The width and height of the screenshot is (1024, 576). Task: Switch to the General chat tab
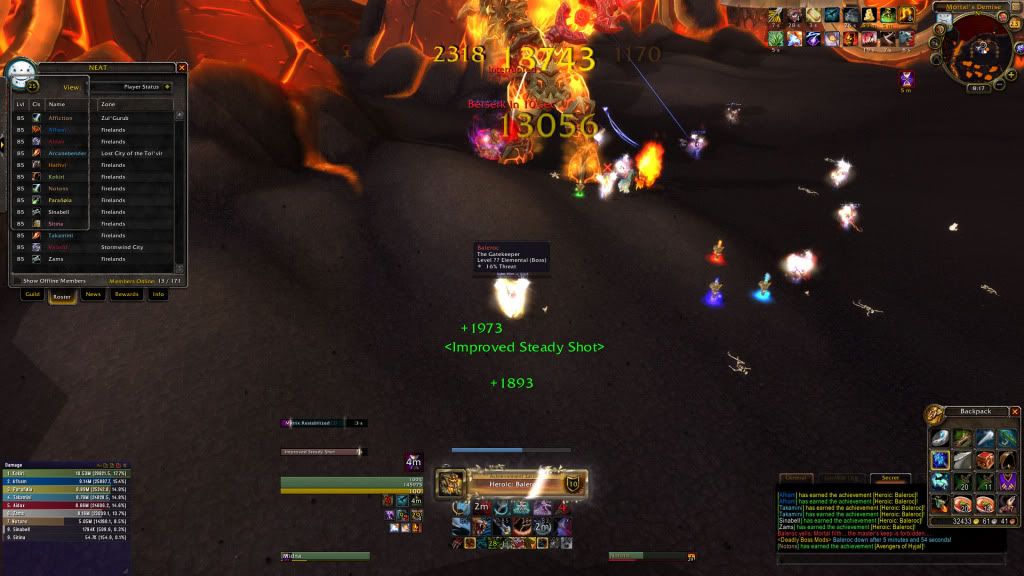pos(795,478)
